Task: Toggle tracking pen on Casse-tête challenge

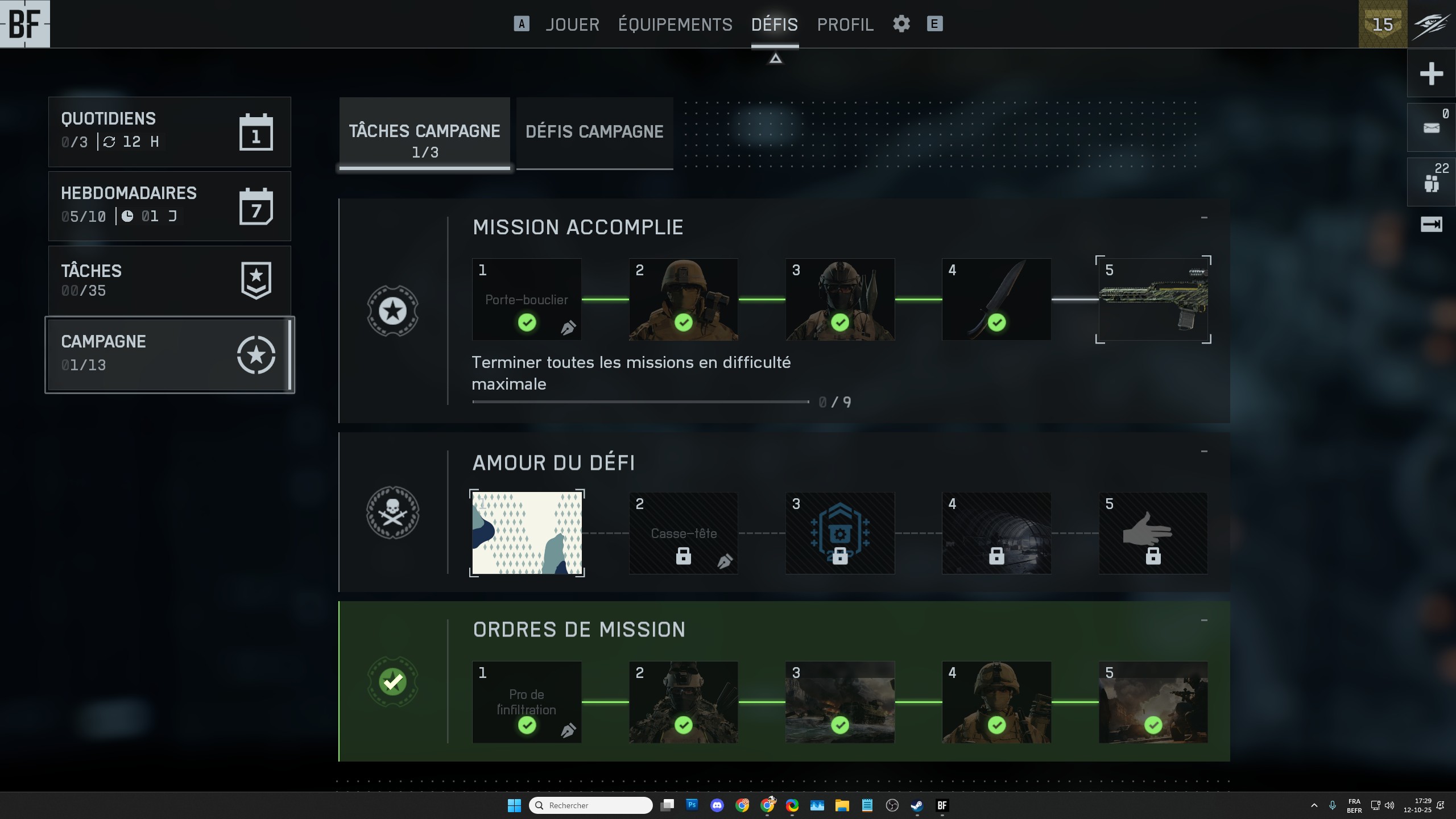Action: 725,560
